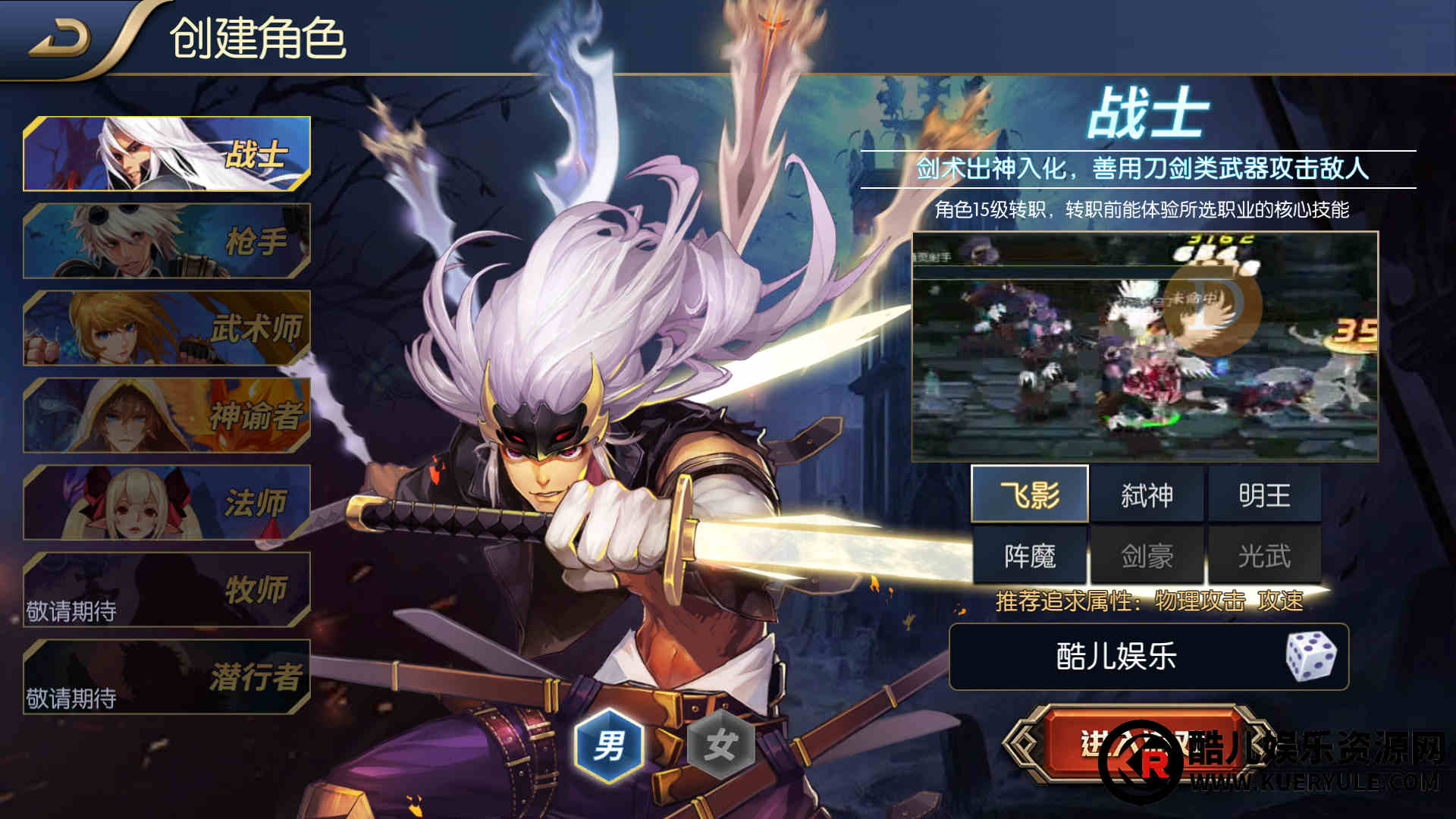Select the 神谕者 oracle class

(167, 416)
